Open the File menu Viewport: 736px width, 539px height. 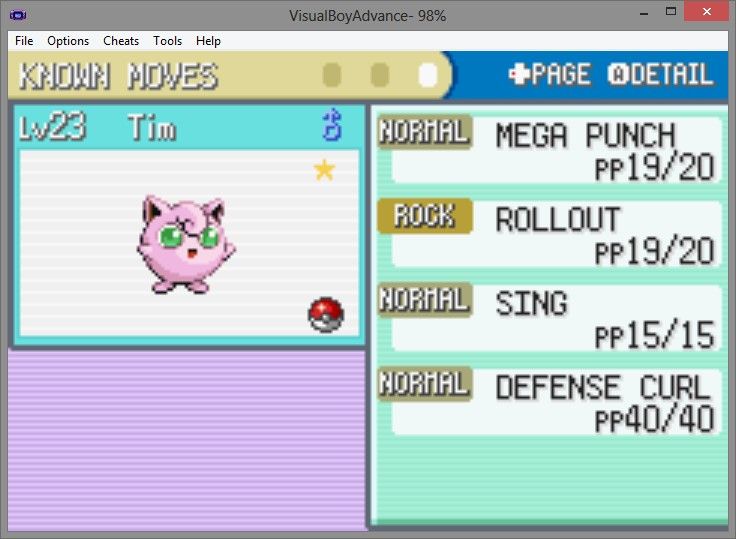click(x=25, y=41)
